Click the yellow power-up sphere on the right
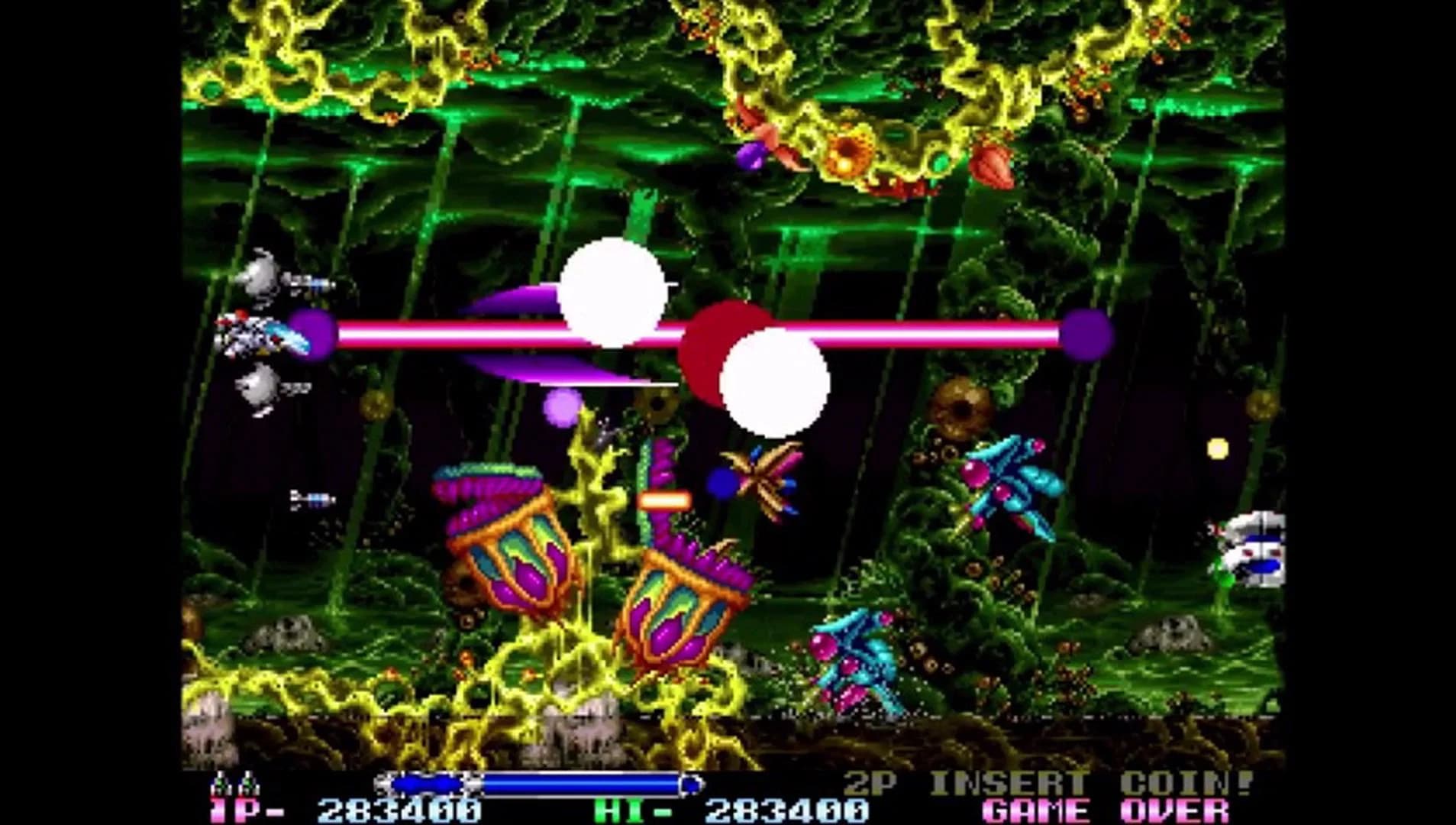Image resolution: width=1456 pixels, height=825 pixels. click(x=1218, y=447)
